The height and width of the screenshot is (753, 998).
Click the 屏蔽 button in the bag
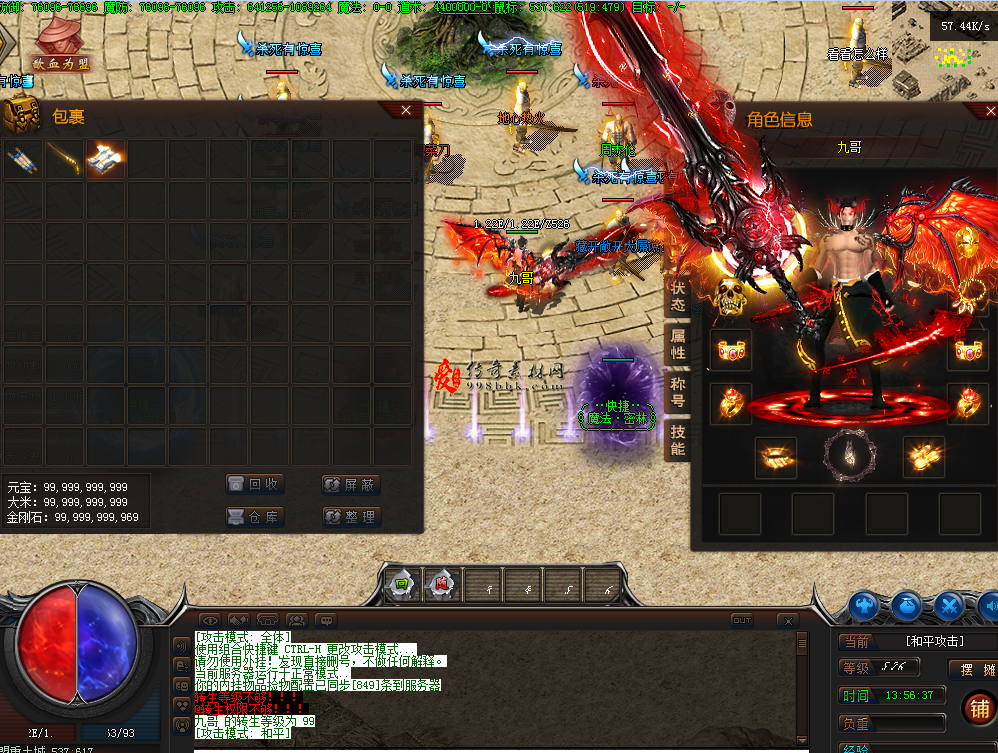pyautogui.click(x=351, y=485)
